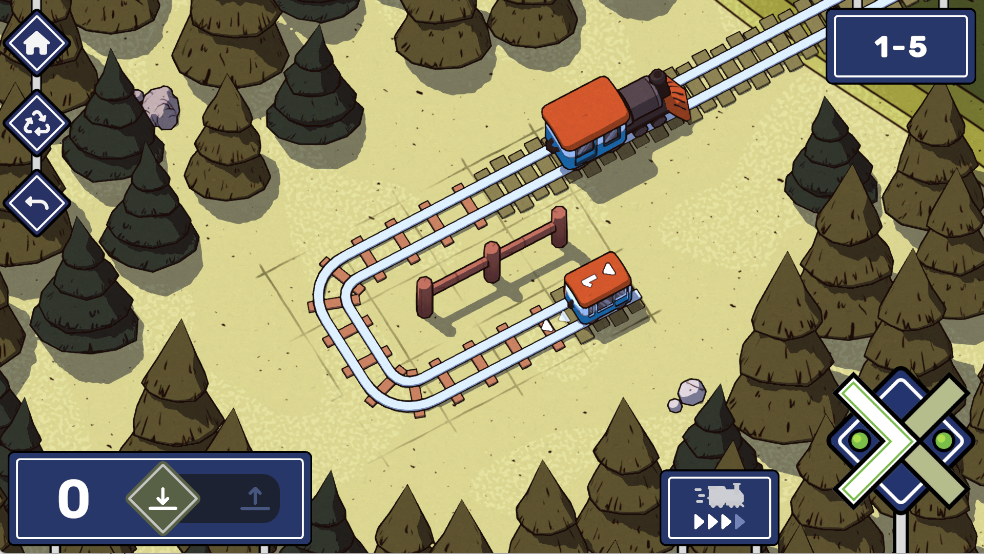984x554 pixels.
Task: Toggle the train speed fast-forward button
Action: 719,507
